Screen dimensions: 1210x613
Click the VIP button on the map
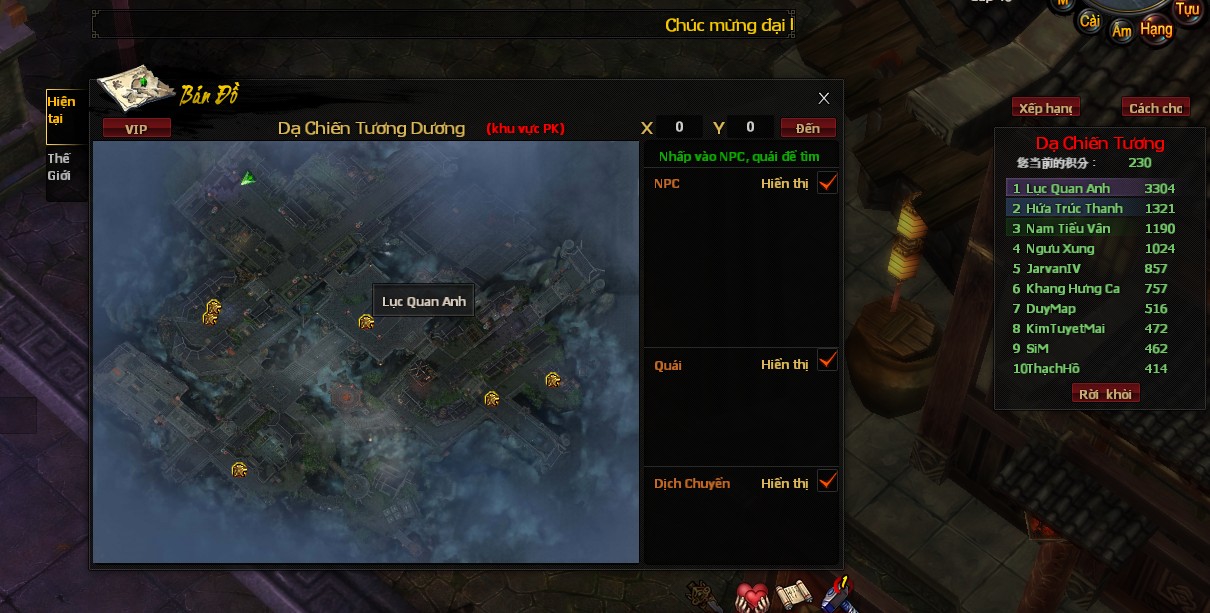pos(136,128)
